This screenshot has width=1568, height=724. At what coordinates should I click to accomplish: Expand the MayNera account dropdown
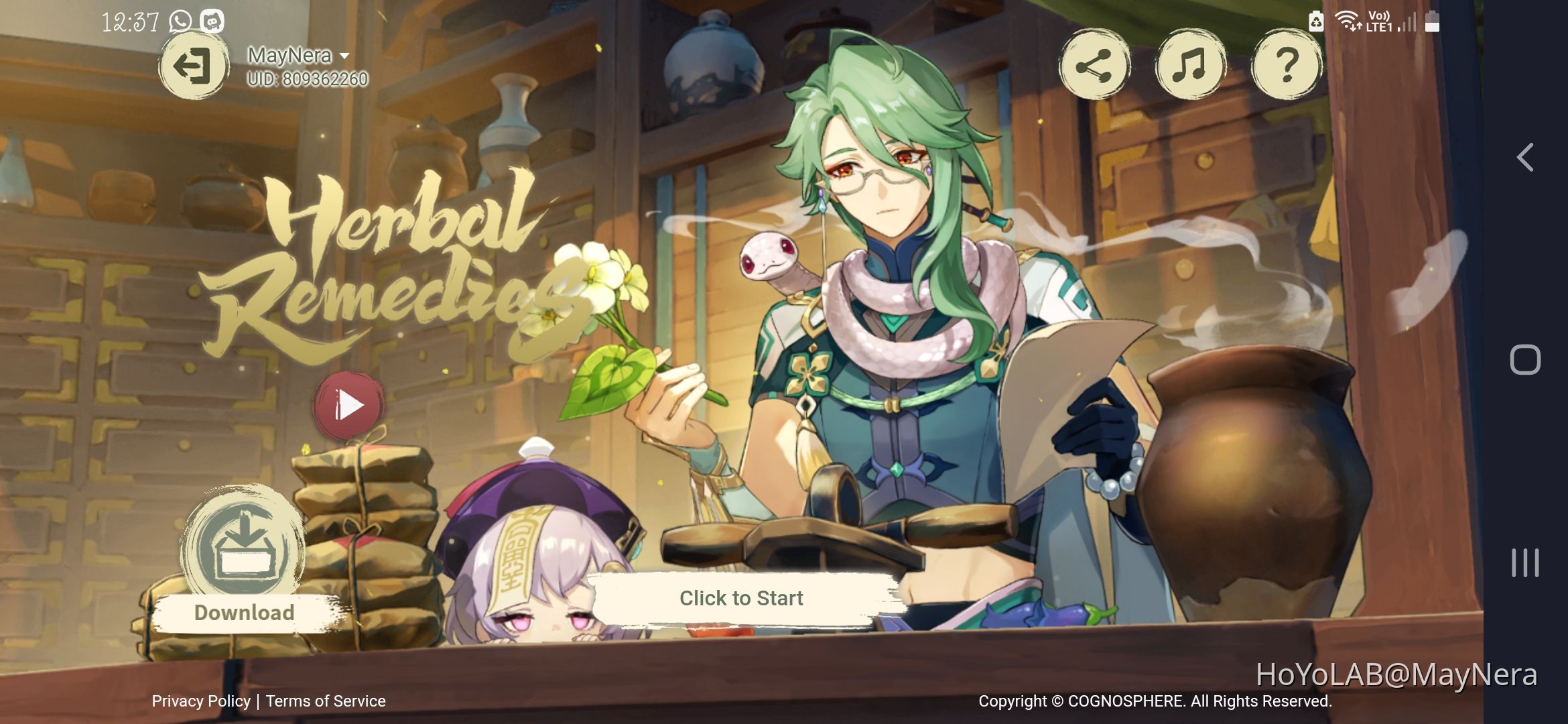pyautogui.click(x=344, y=56)
